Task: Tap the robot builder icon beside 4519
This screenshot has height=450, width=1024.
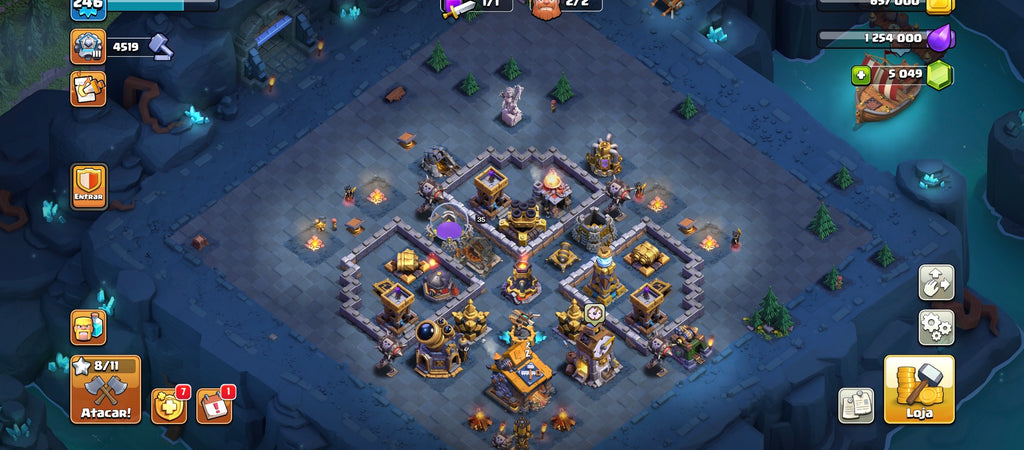Action: (88, 46)
